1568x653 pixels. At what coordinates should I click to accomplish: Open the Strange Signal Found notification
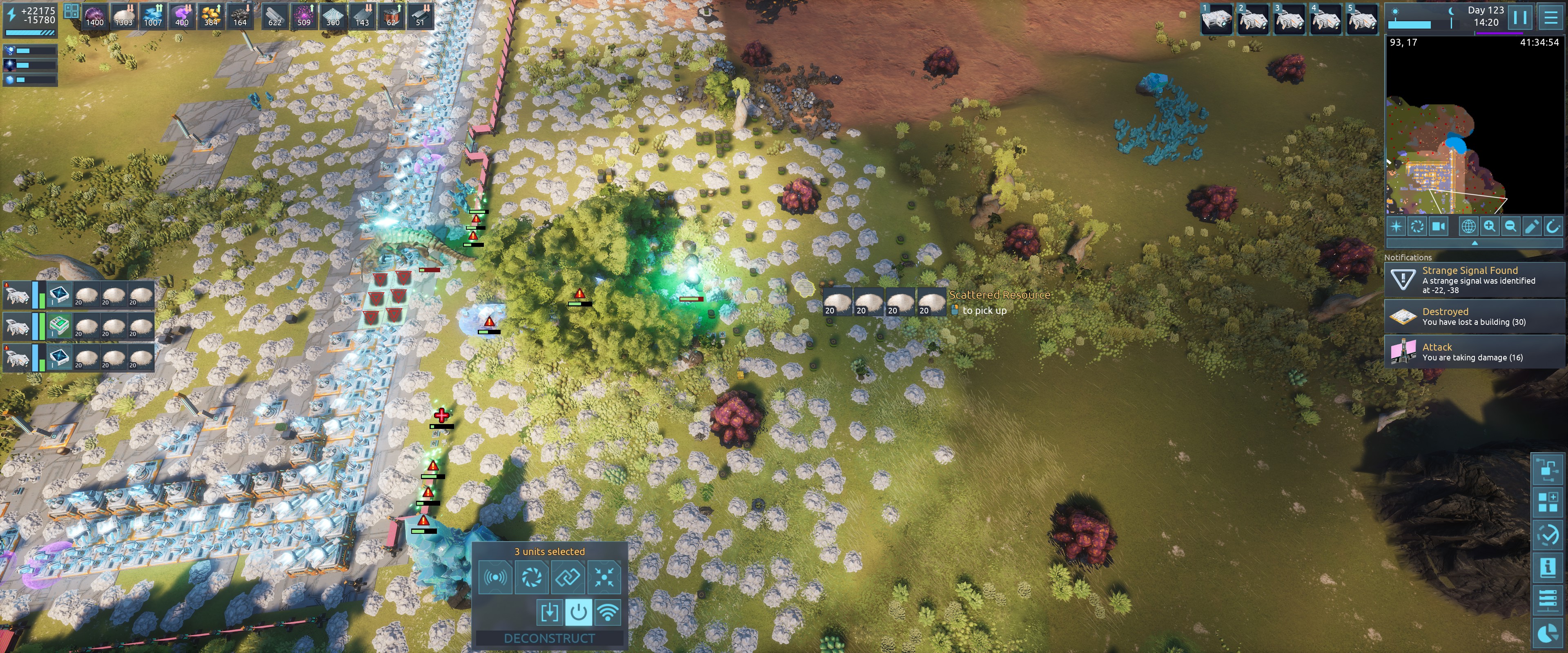pos(1473,280)
